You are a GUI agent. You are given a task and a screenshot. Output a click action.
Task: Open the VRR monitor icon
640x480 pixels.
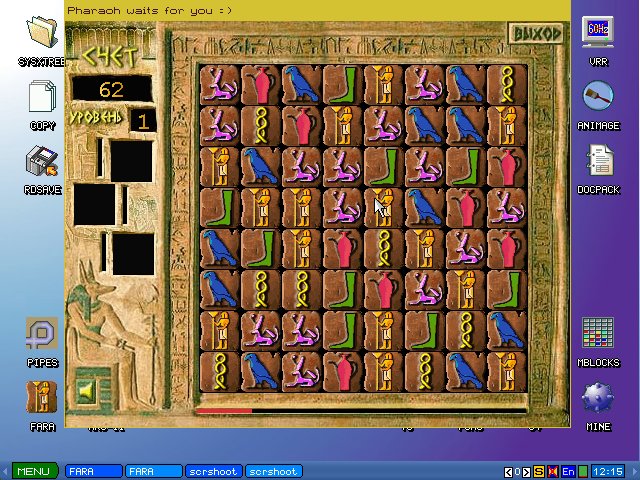598,37
